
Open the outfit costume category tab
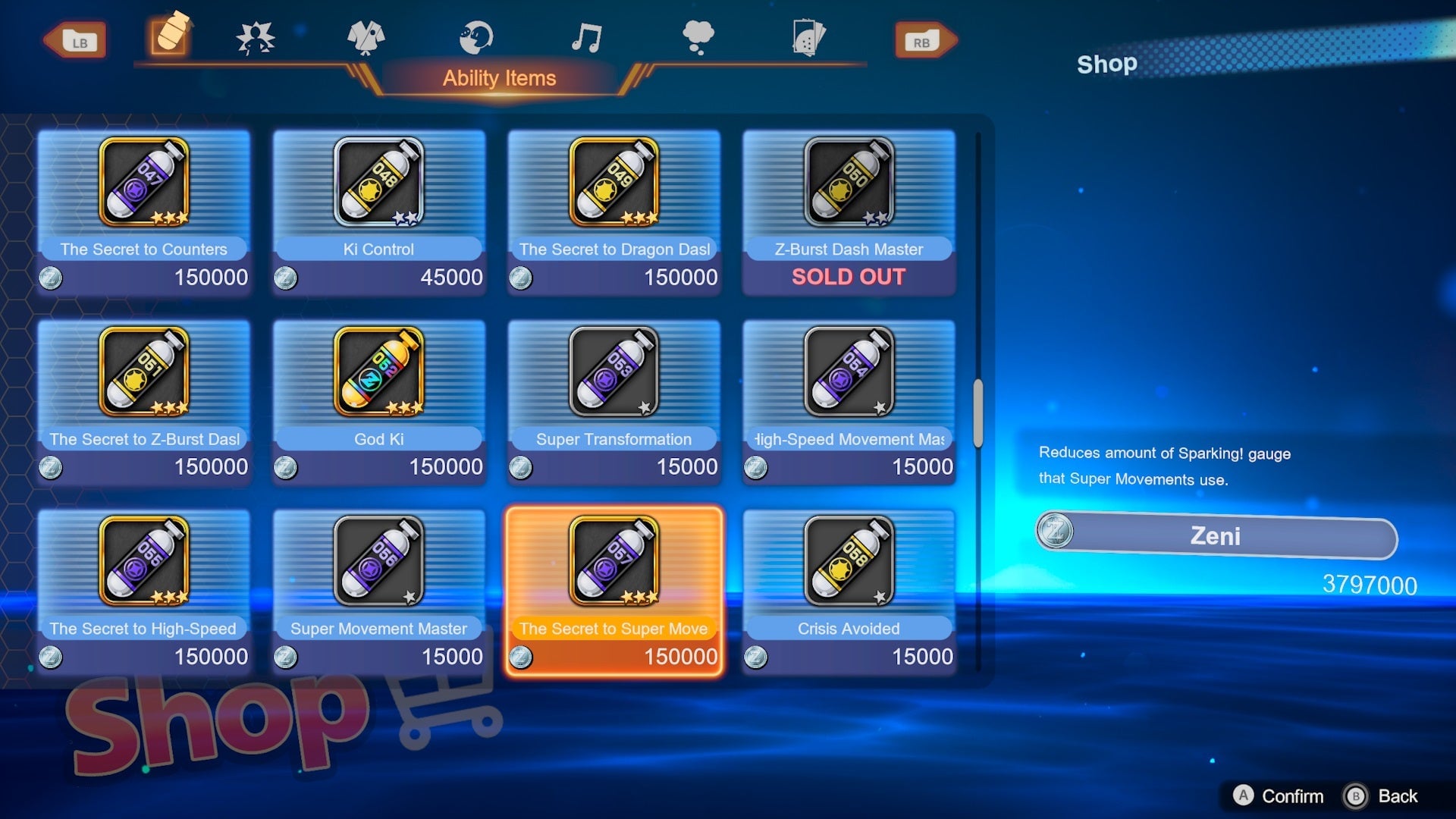pyautogui.click(x=366, y=38)
